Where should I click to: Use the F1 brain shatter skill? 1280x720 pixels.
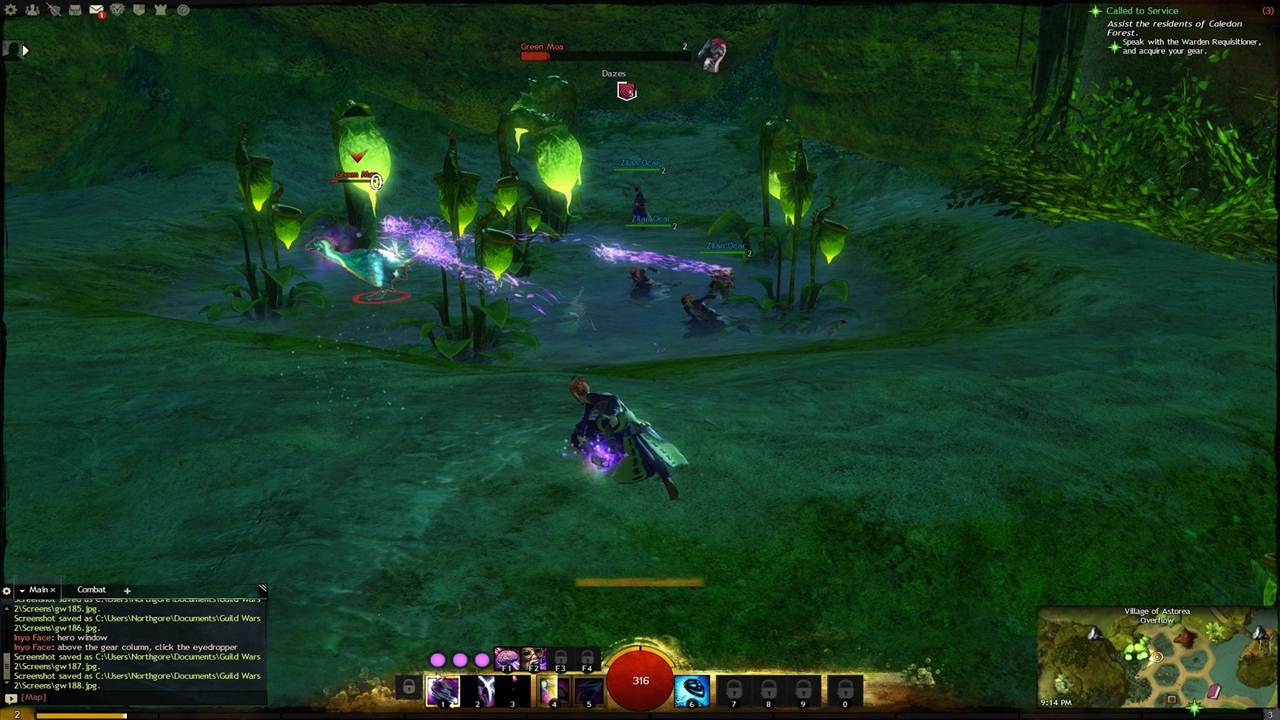(x=507, y=660)
